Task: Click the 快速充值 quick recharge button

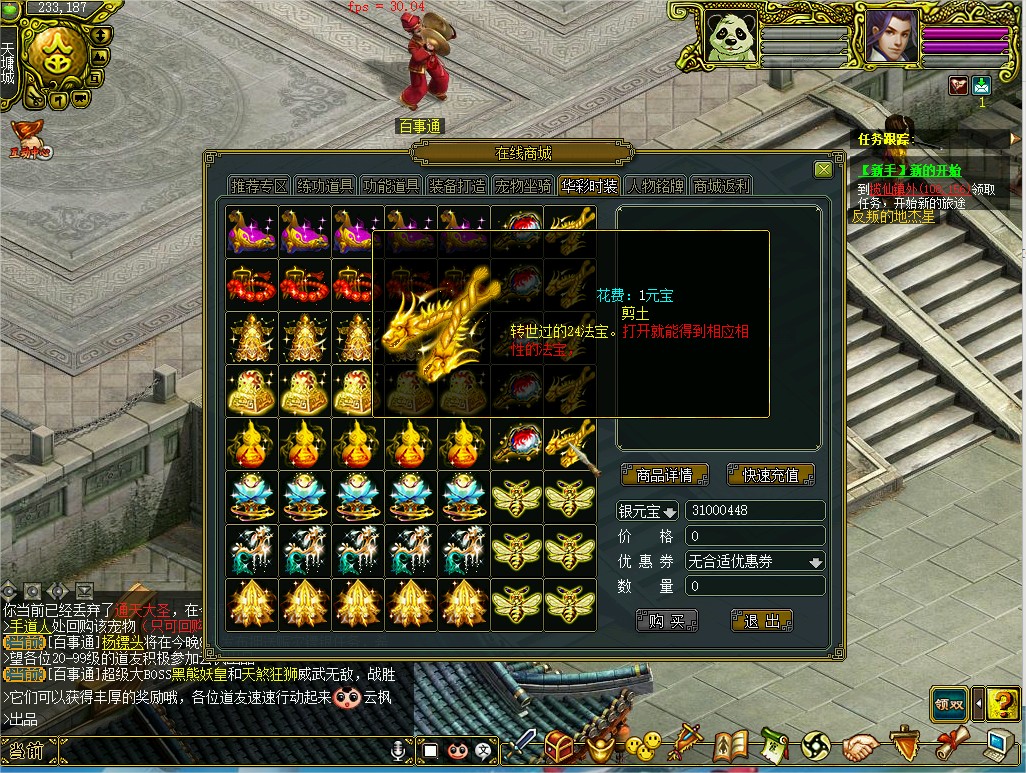Action: (771, 475)
